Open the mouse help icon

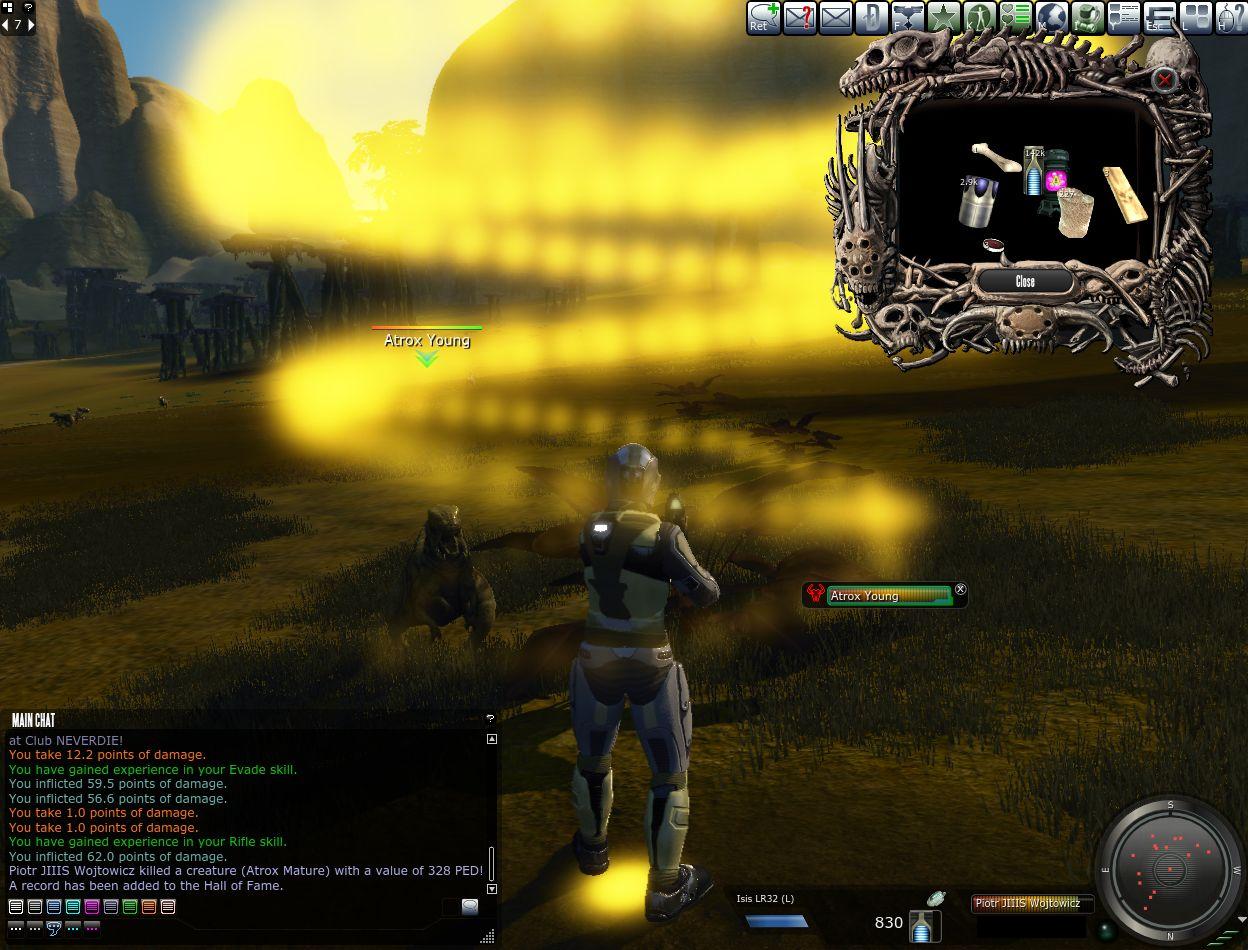click(1231, 18)
